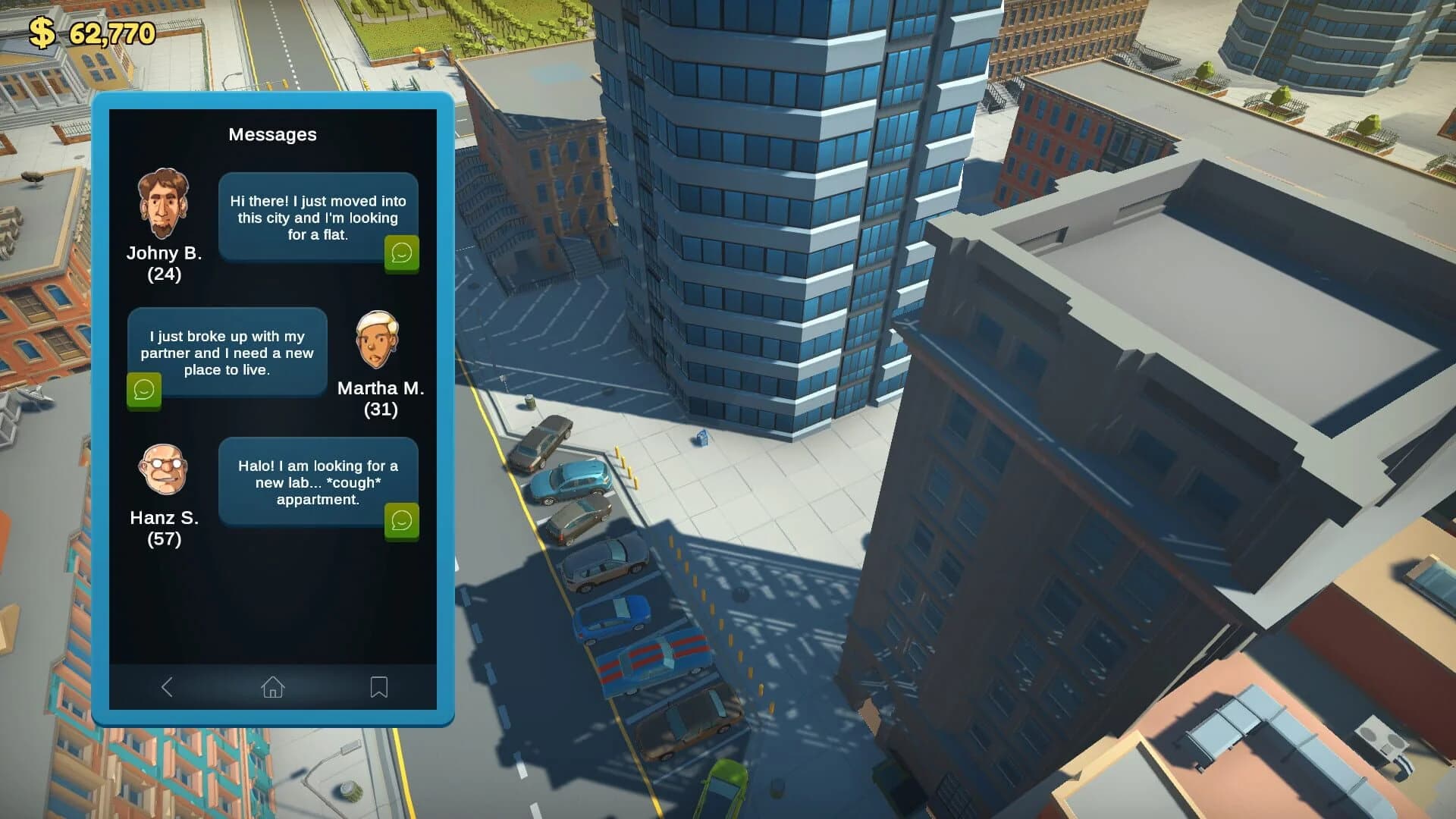Click the dollar sign icon in the top-left corner
This screenshot has width=1456, height=819.
tap(43, 32)
